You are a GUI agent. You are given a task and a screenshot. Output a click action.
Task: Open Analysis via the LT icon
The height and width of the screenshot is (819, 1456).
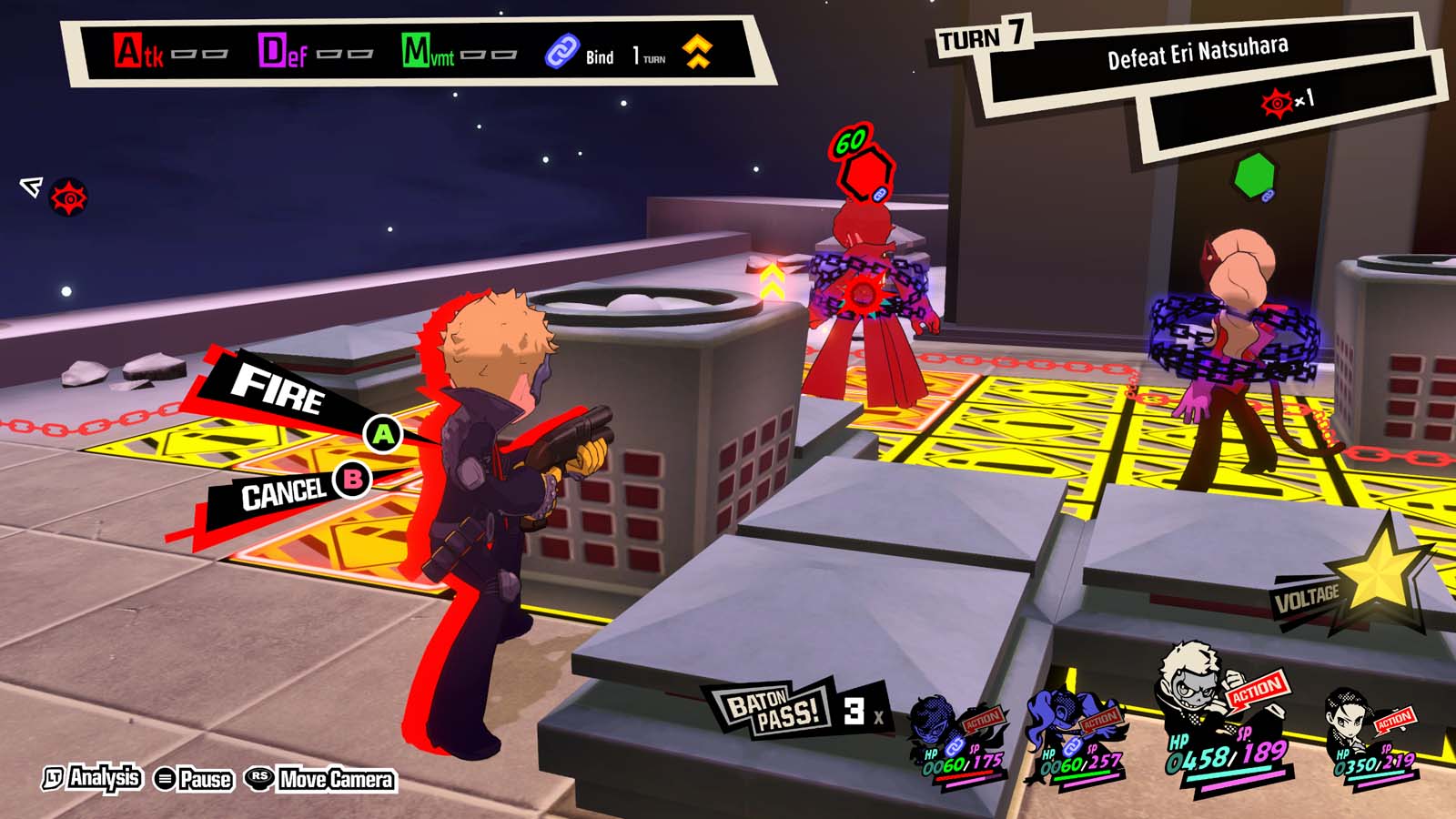click(55, 779)
